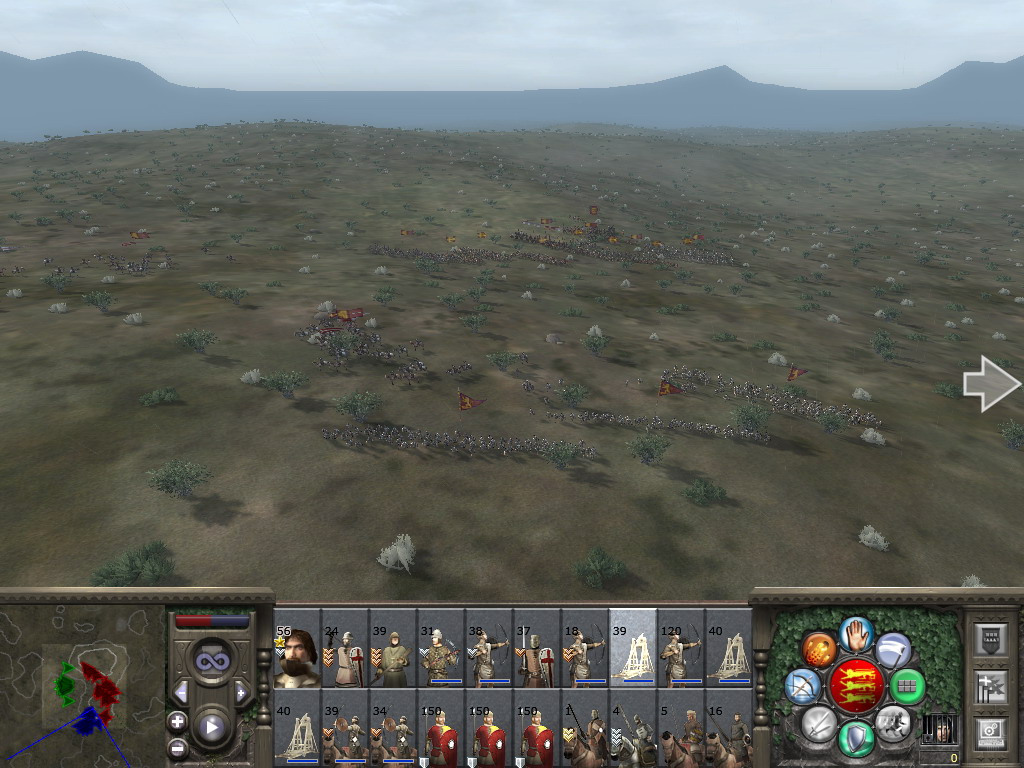Toggle flaming ammunition fireball button

tap(819, 650)
